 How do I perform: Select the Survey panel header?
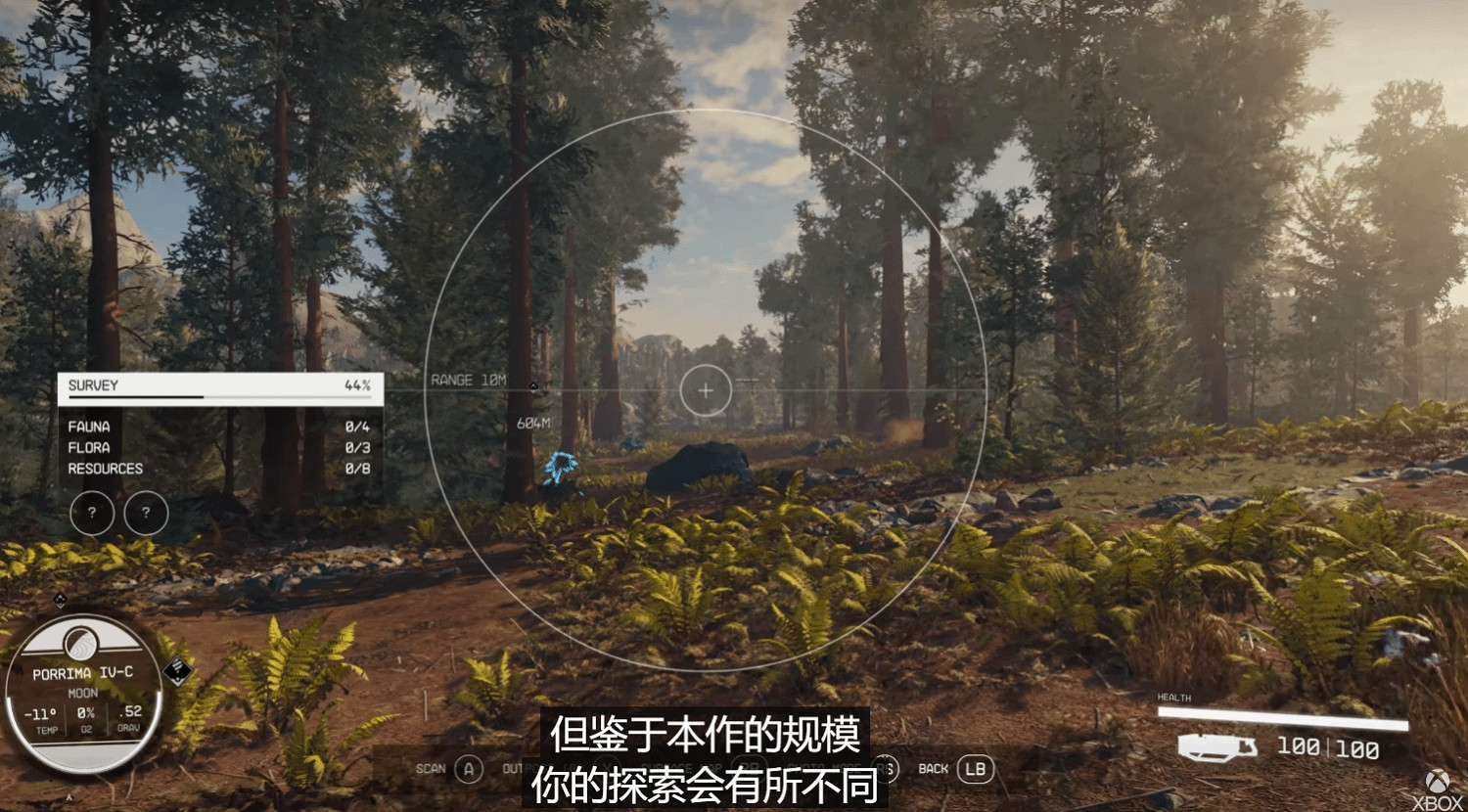92,385
